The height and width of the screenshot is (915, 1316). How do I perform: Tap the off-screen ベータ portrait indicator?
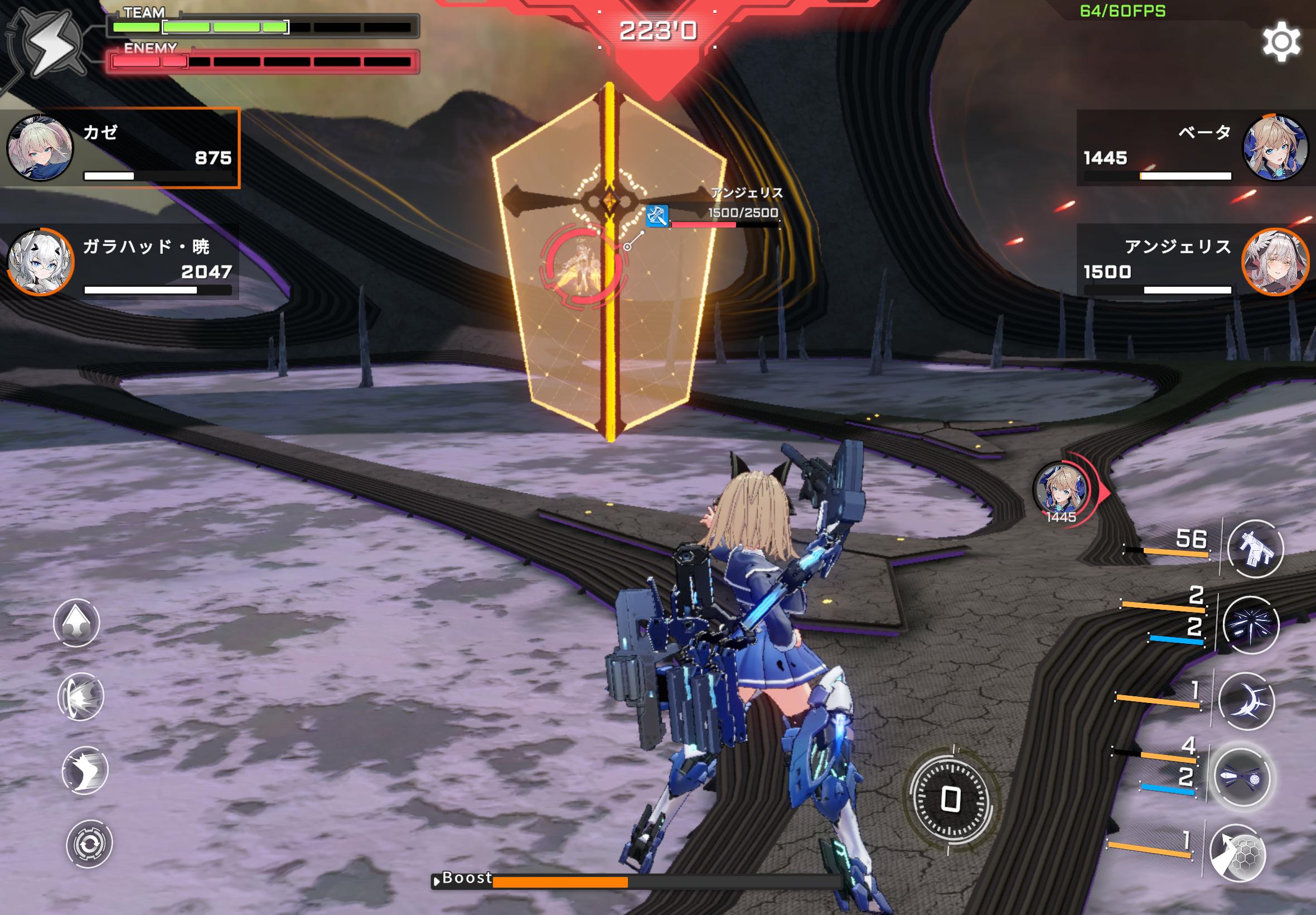point(1061,490)
